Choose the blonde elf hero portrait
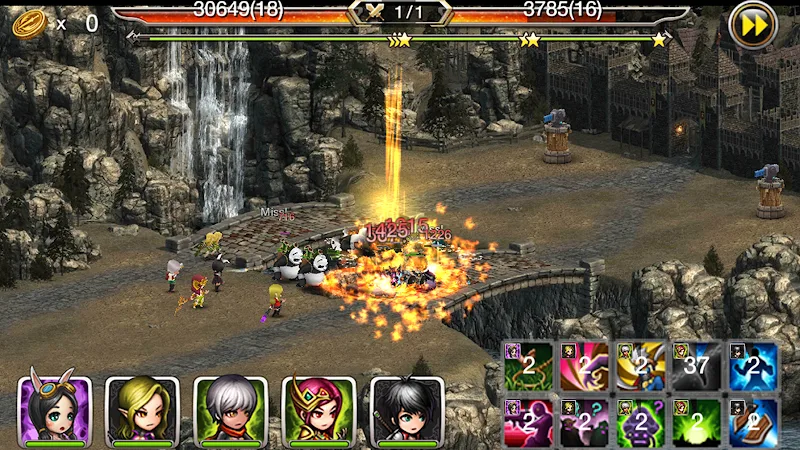 142,410
